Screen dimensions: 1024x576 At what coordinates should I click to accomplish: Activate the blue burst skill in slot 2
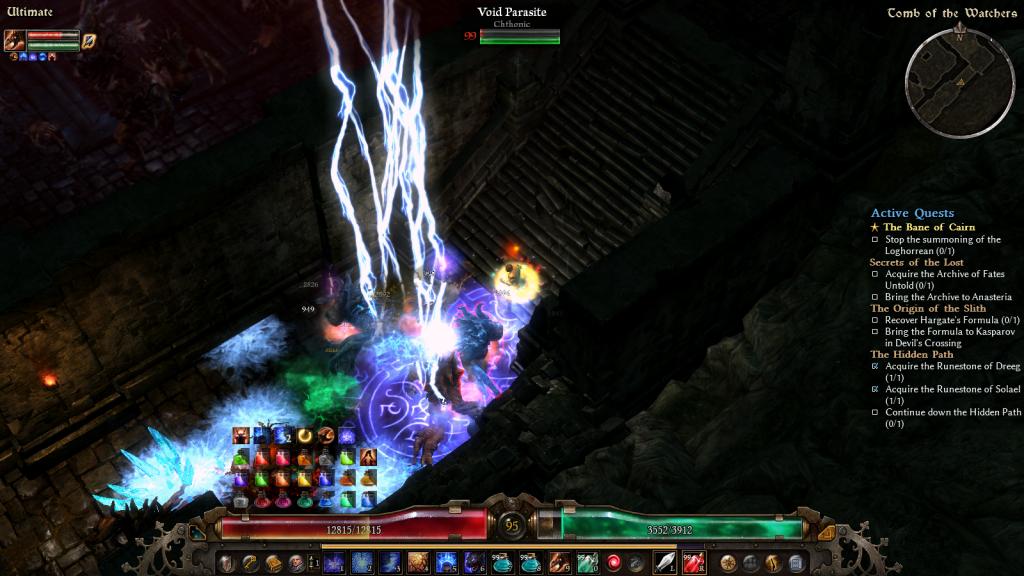pos(362,563)
